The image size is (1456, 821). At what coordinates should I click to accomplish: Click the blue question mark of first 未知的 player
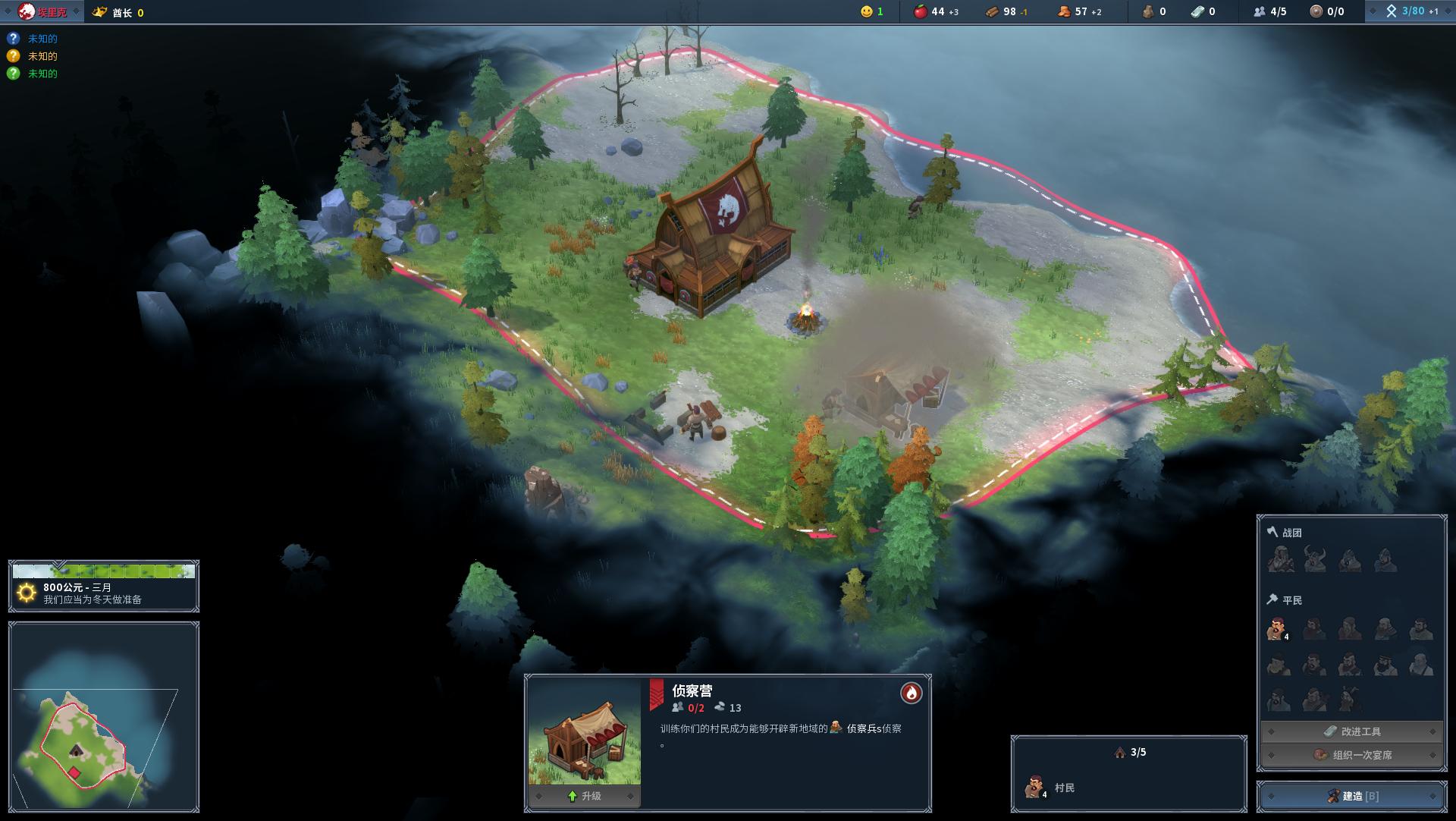tap(13, 36)
